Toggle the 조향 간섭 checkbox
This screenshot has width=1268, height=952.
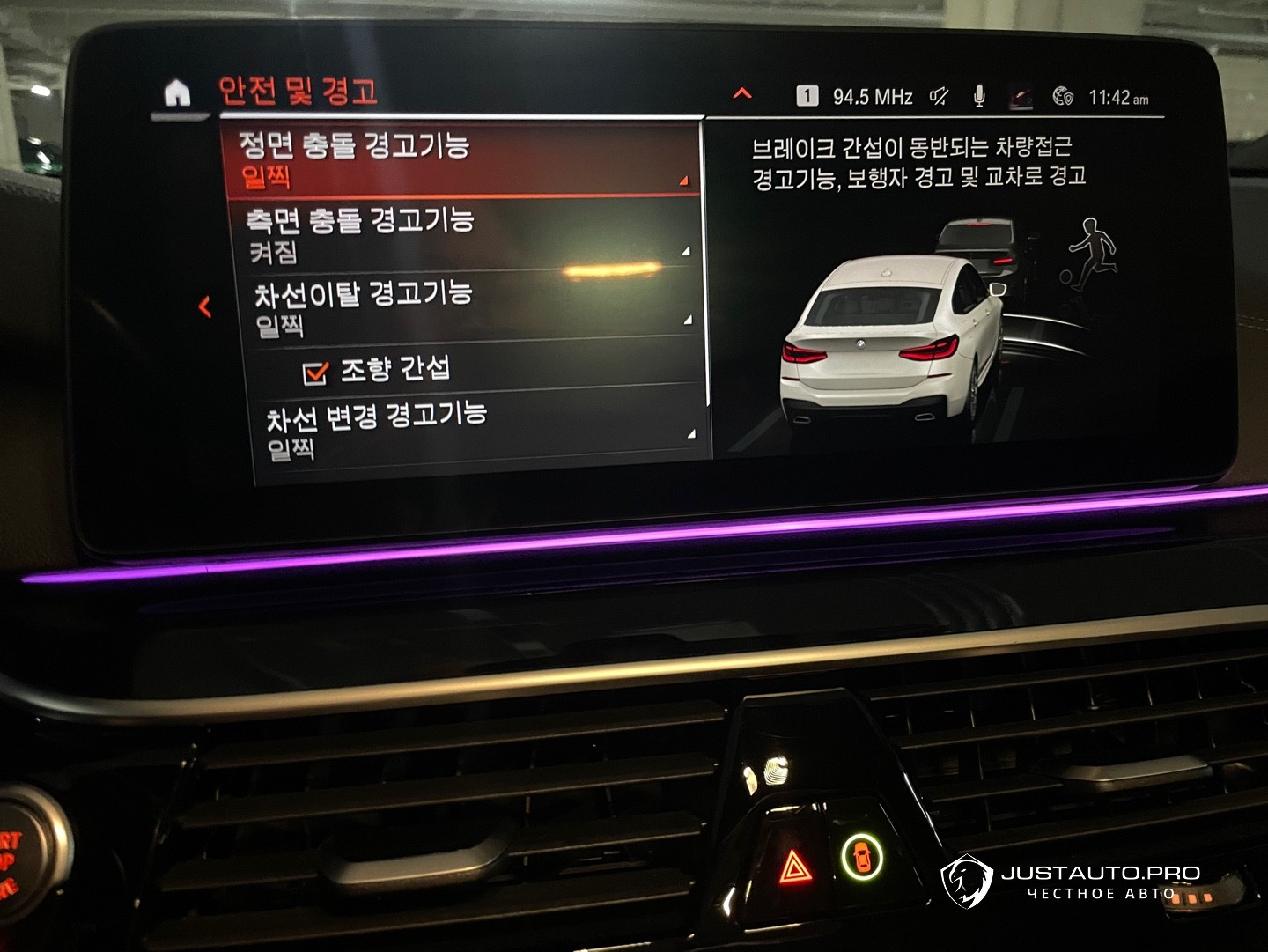pos(315,373)
